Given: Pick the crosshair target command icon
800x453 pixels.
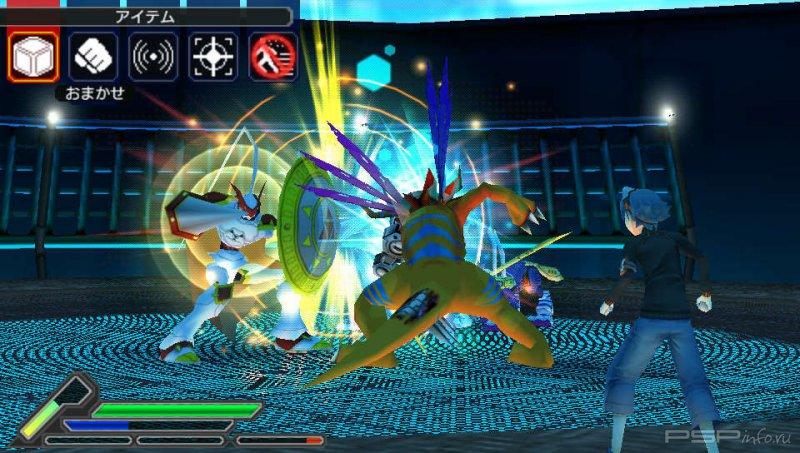Looking at the screenshot, I should [212, 56].
